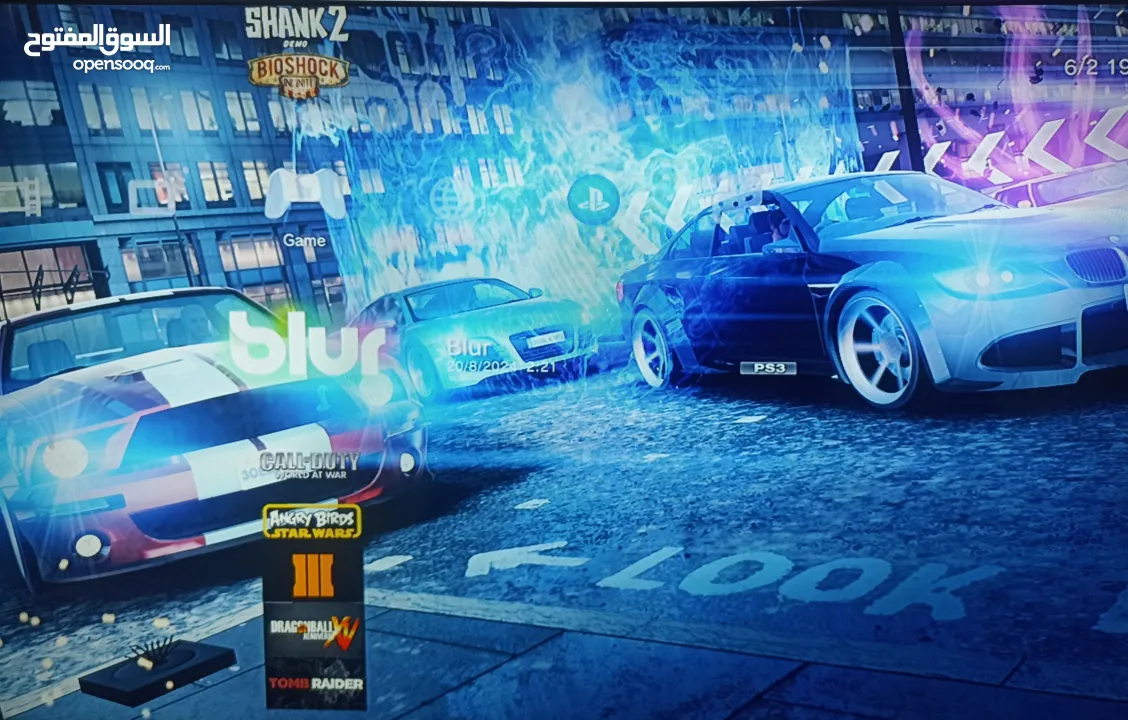The height and width of the screenshot is (720, 1128).
Task: Select Dragon Ball Xenoverse from the list
Action: [313, 630]
